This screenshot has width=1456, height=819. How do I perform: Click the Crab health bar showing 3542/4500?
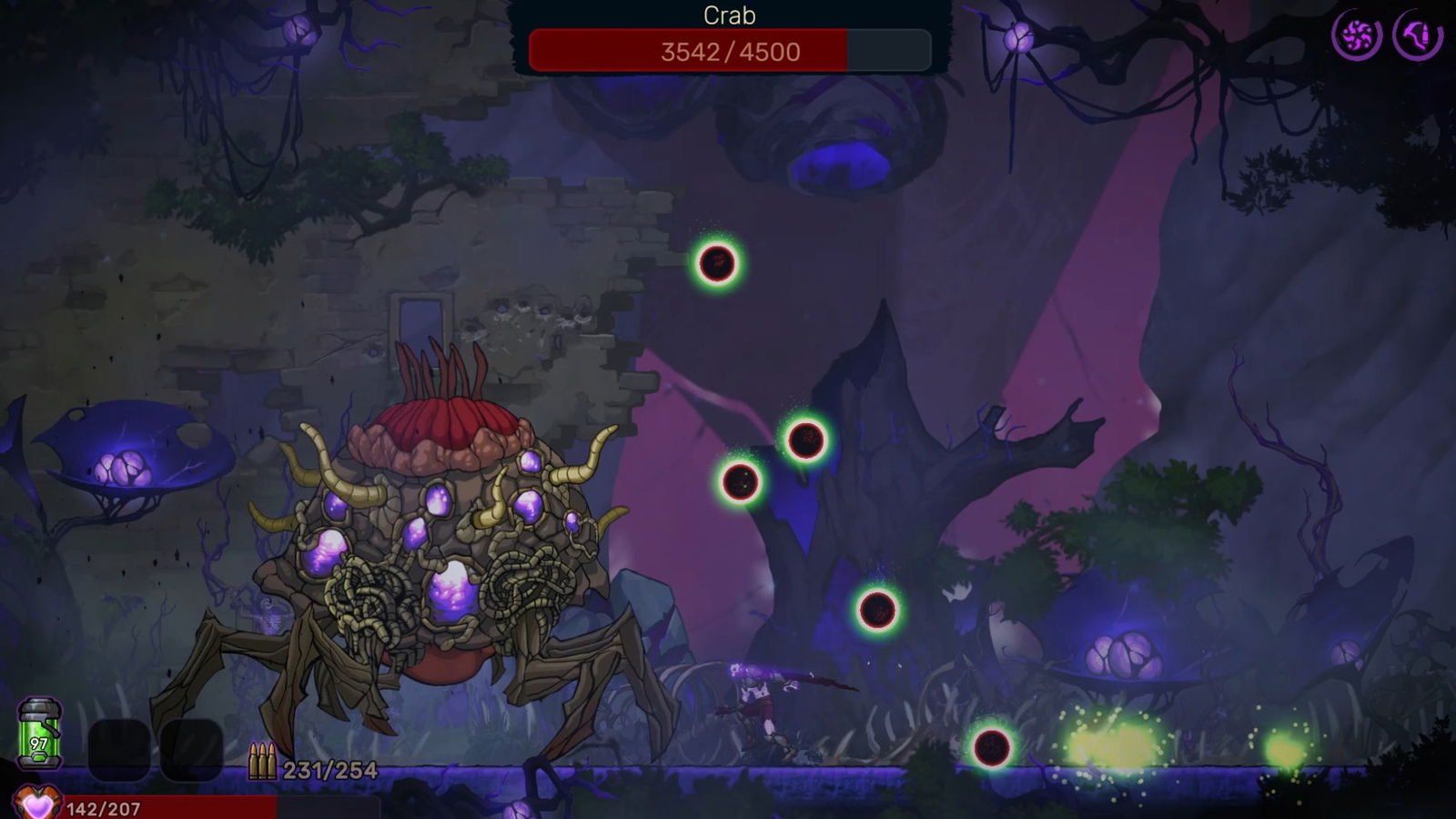[x=726, y=52]
